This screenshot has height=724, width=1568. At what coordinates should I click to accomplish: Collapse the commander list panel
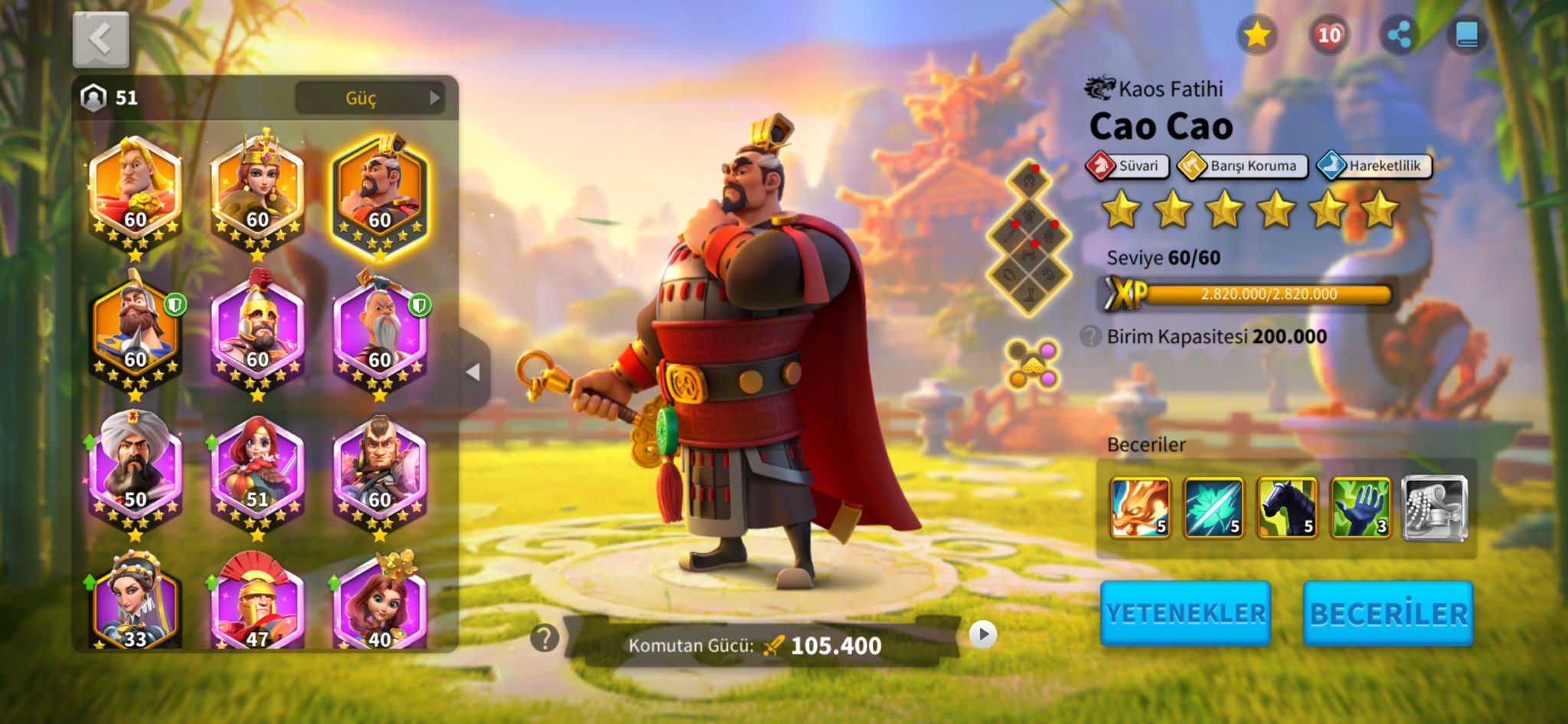pyautogui.click(x=473, y=372)
